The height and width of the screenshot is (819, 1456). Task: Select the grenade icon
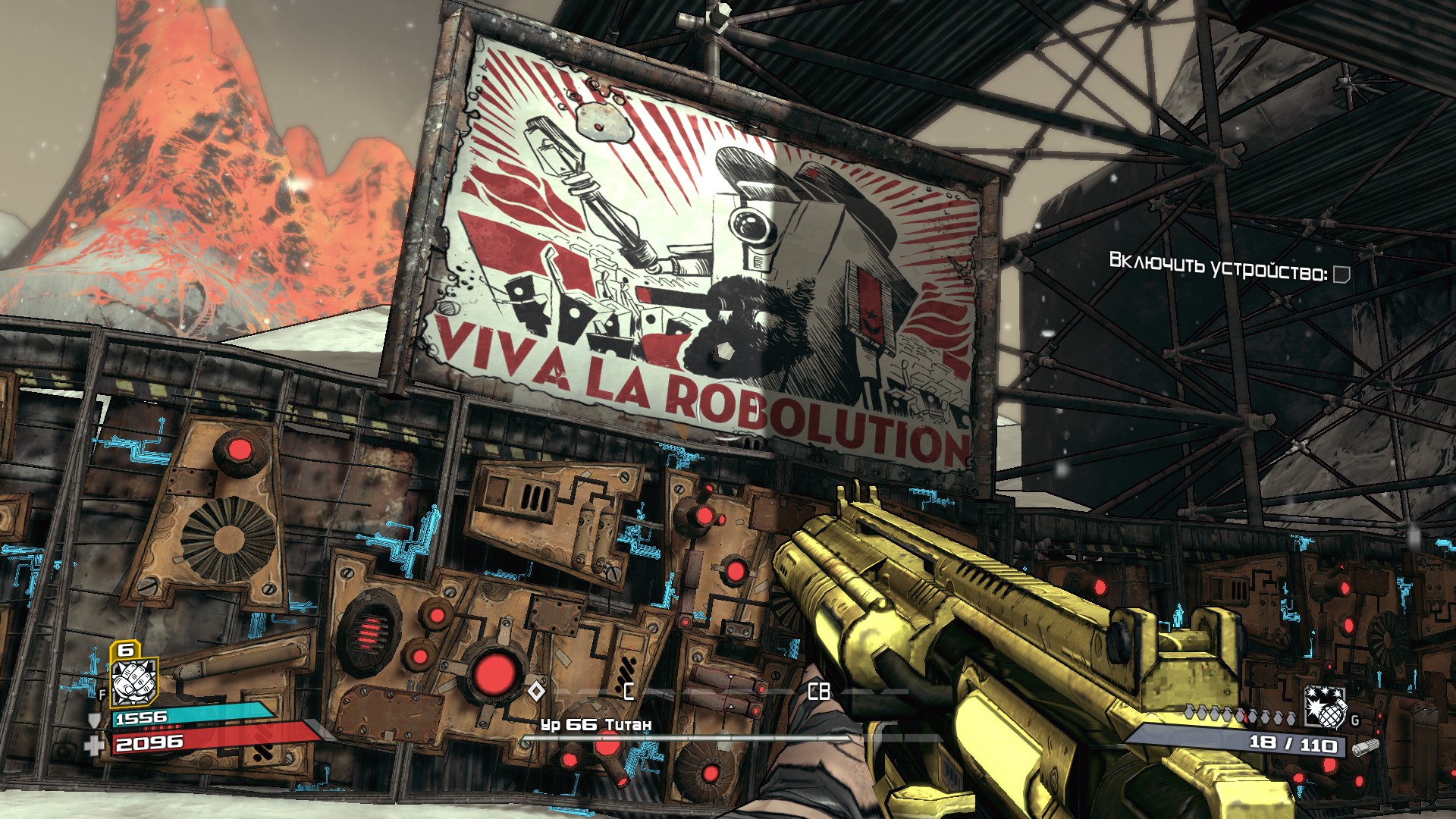tap(1324, 707)
